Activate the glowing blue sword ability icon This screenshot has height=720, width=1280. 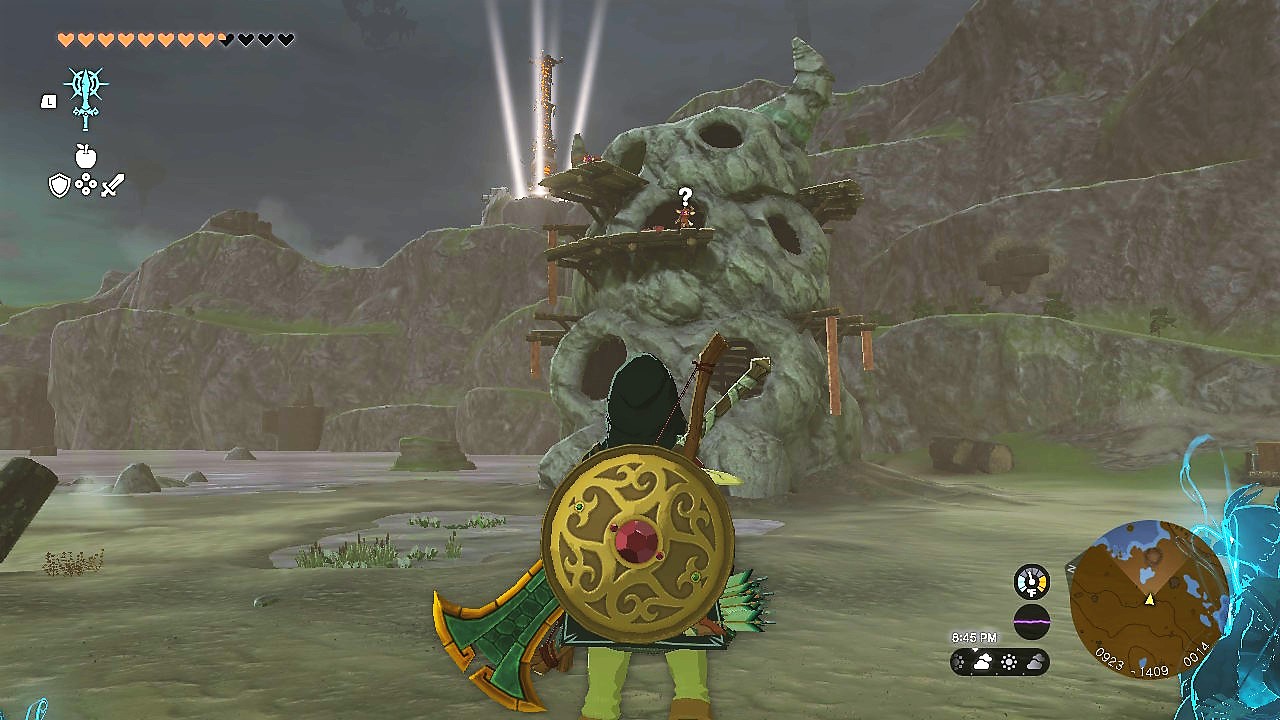(x=85, y=98)
